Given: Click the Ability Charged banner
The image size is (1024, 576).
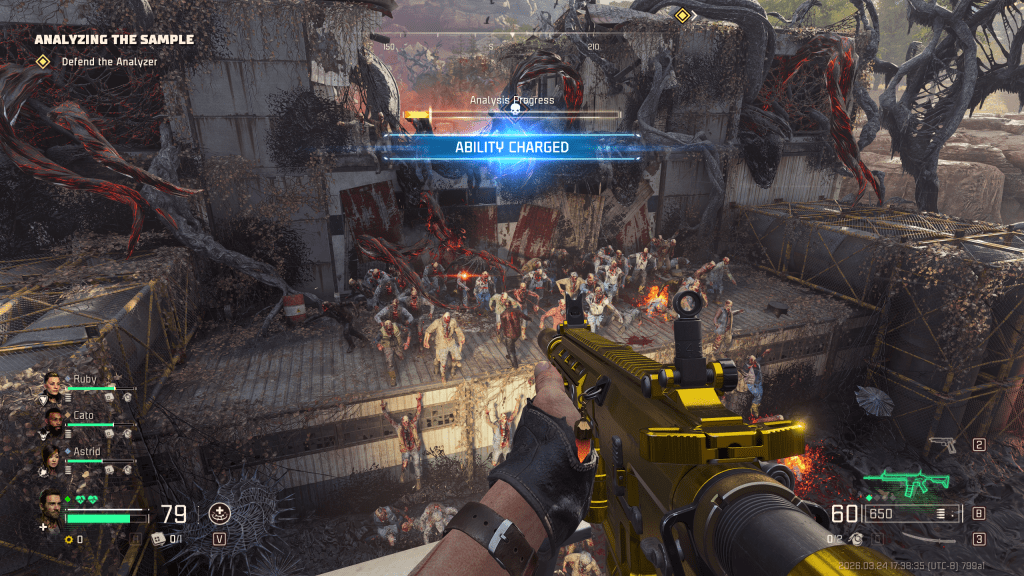Looking at the screenshot, I should pos(511,147).
